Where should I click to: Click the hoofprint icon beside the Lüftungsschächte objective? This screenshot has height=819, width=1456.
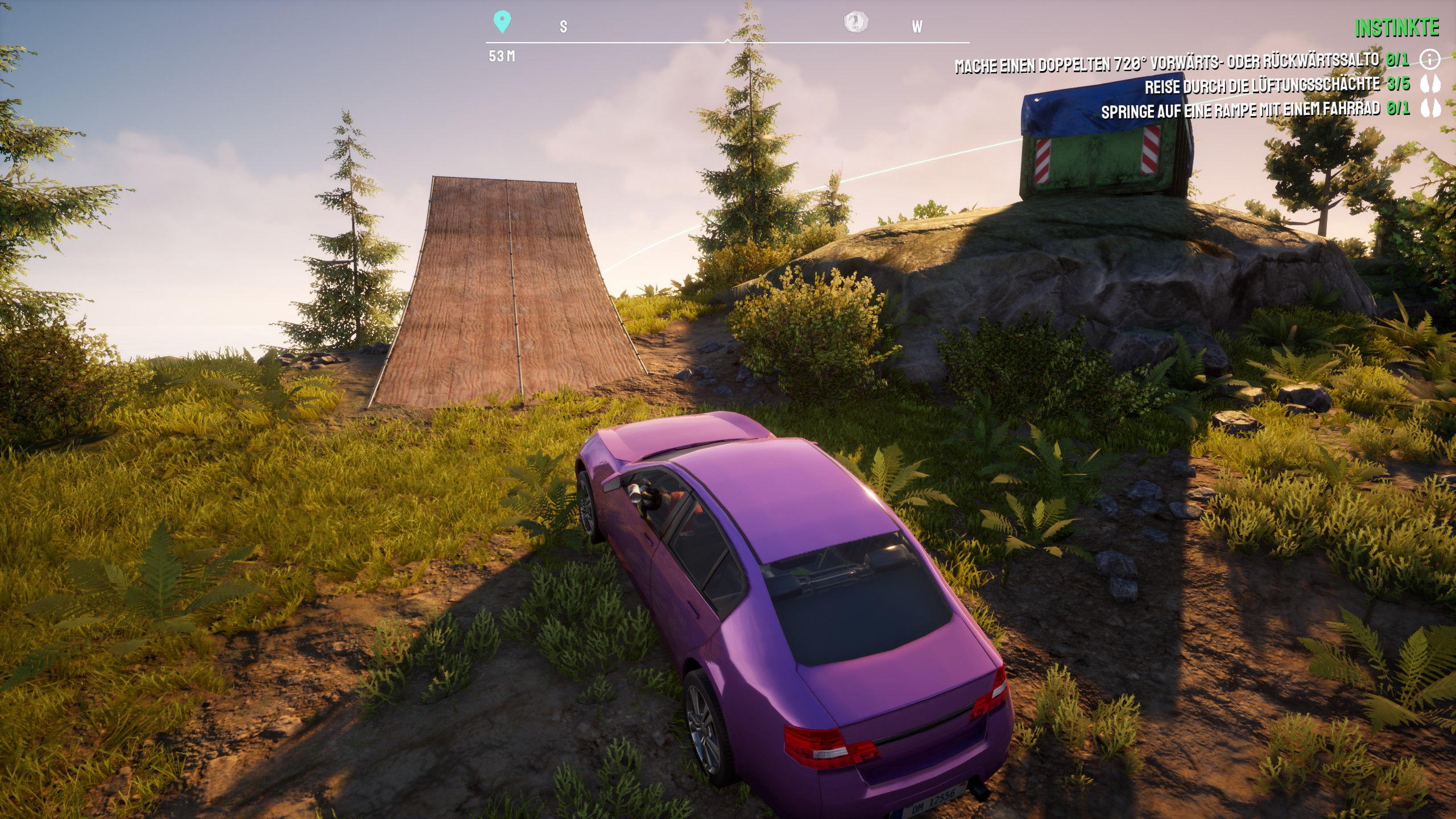(1430, 84)
